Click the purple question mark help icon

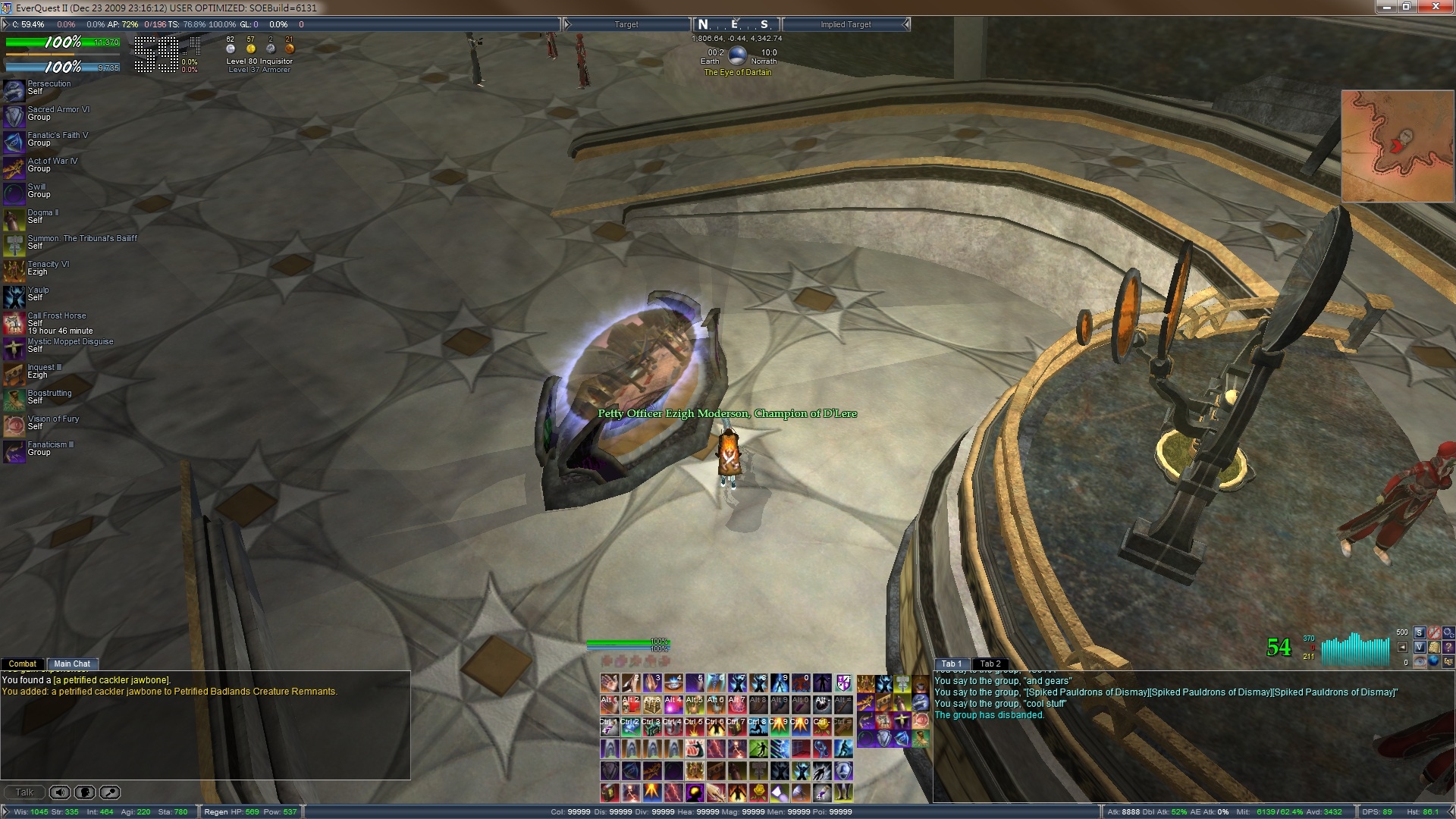click(1448, 647)
